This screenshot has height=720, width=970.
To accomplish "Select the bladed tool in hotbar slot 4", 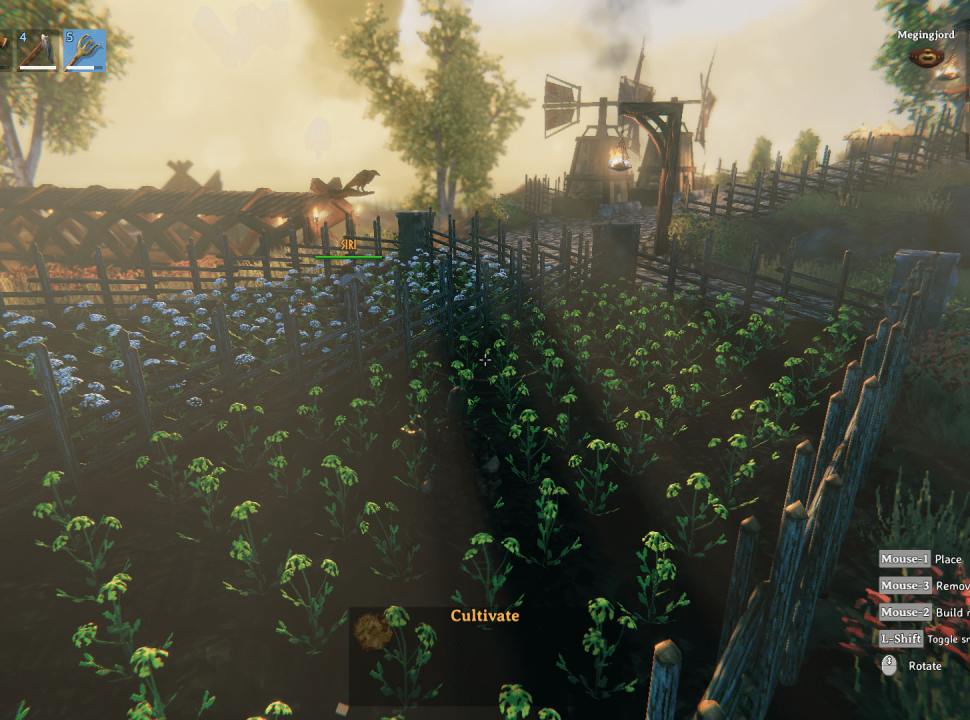I will (x=38, y=50).
